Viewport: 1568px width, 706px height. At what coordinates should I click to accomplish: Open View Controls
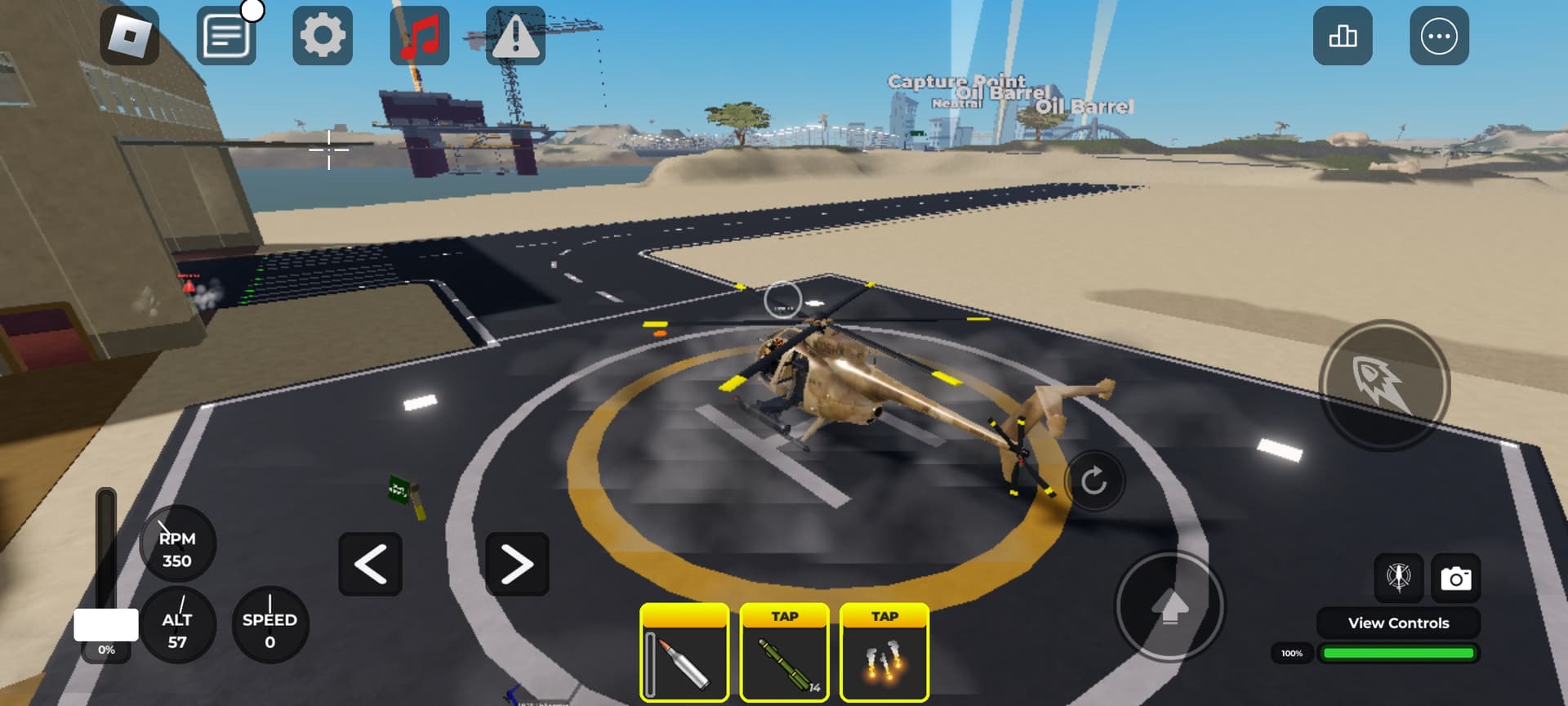point(1398,623)
